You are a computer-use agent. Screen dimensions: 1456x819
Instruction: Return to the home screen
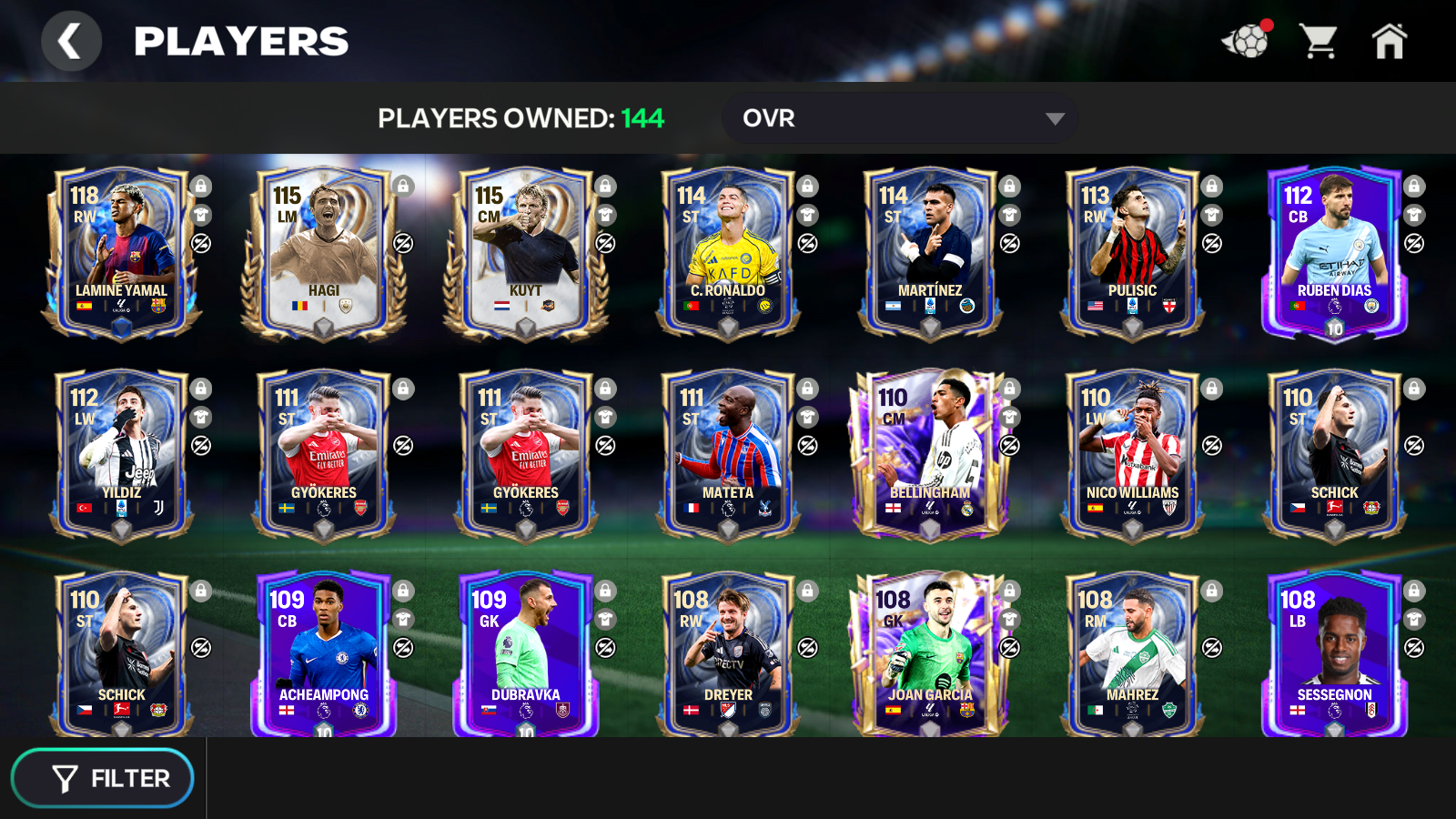[x=1389, y=42]
